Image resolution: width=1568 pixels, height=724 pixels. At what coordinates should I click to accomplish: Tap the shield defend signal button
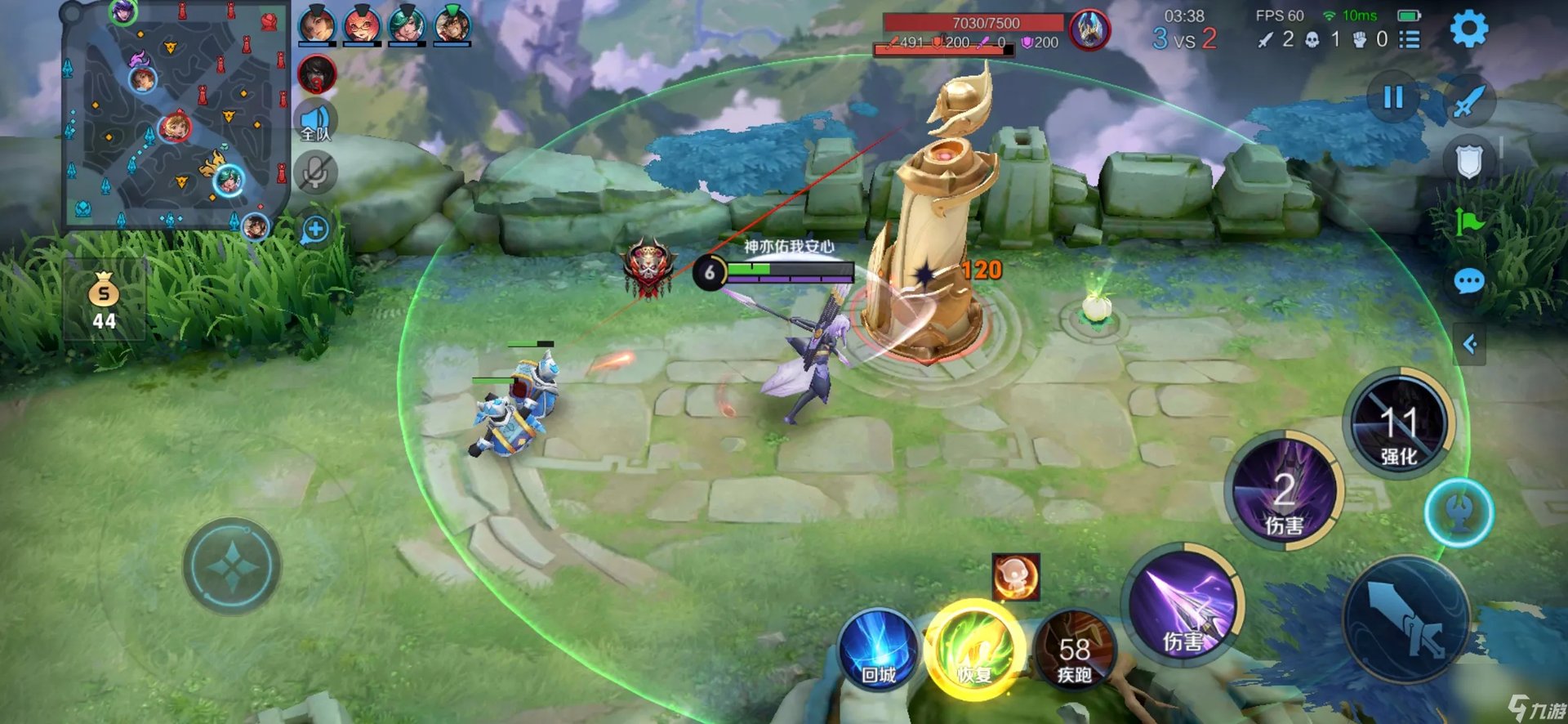tap(1468, 161)
